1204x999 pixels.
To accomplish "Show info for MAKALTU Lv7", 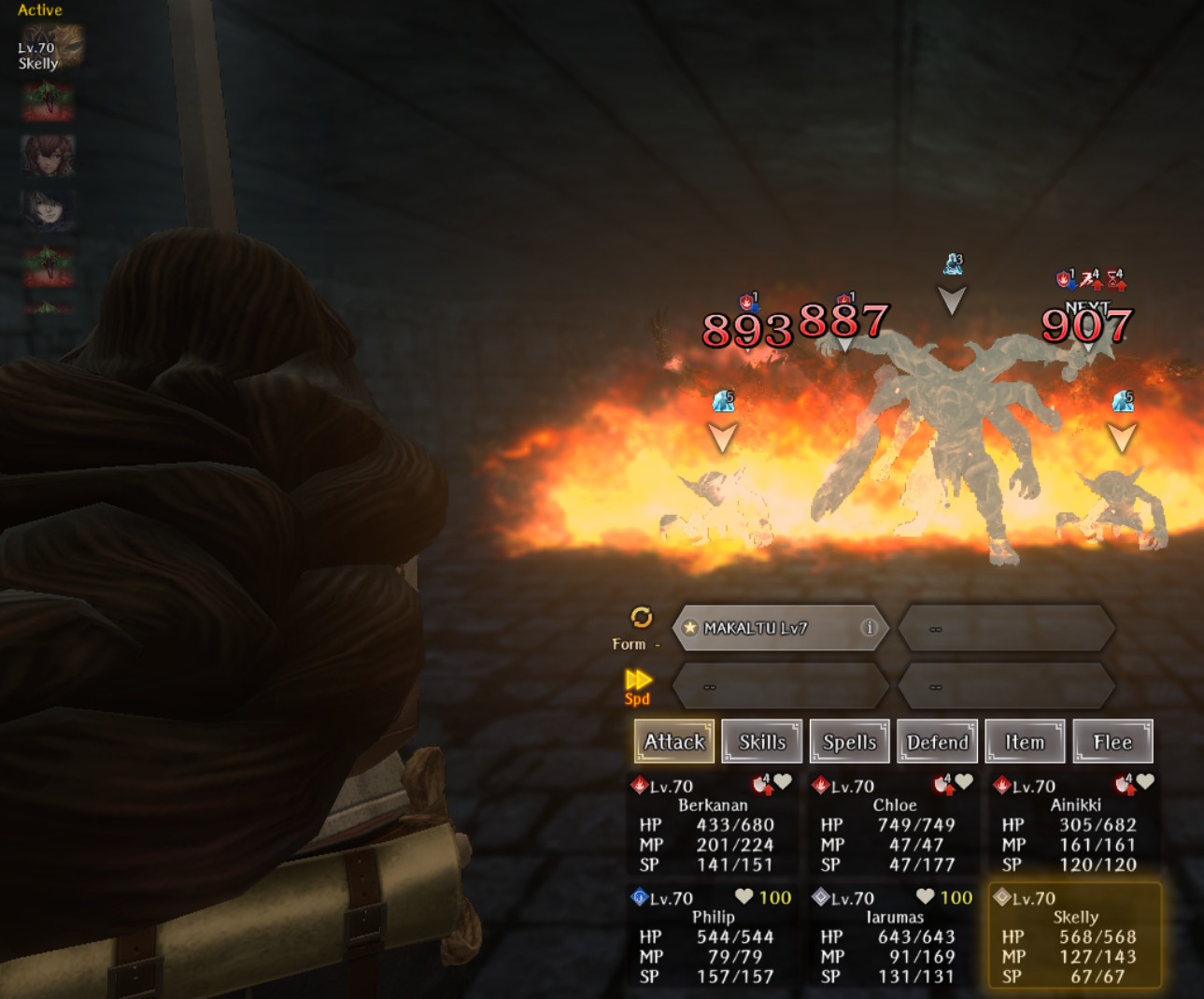I will [869, 627].
